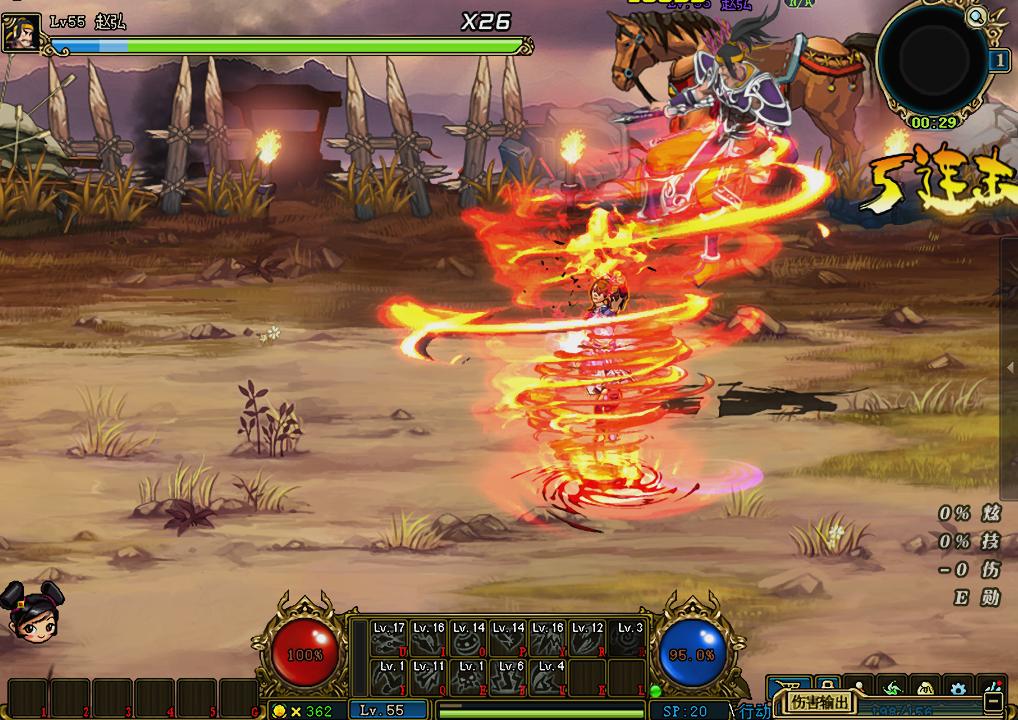Click the boss portrait next to Lv55

coord(21,32)
